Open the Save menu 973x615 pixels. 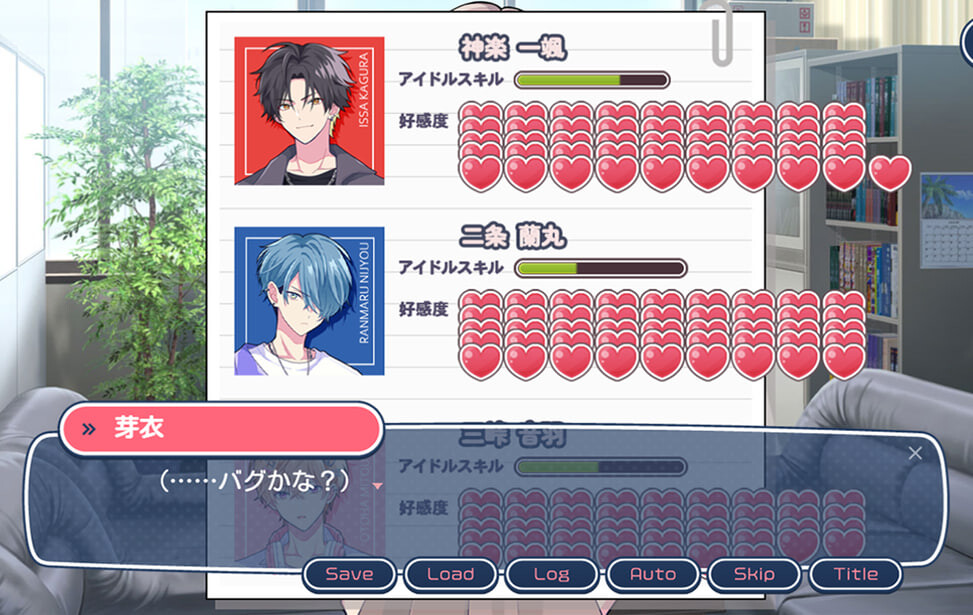coord(349,574)
